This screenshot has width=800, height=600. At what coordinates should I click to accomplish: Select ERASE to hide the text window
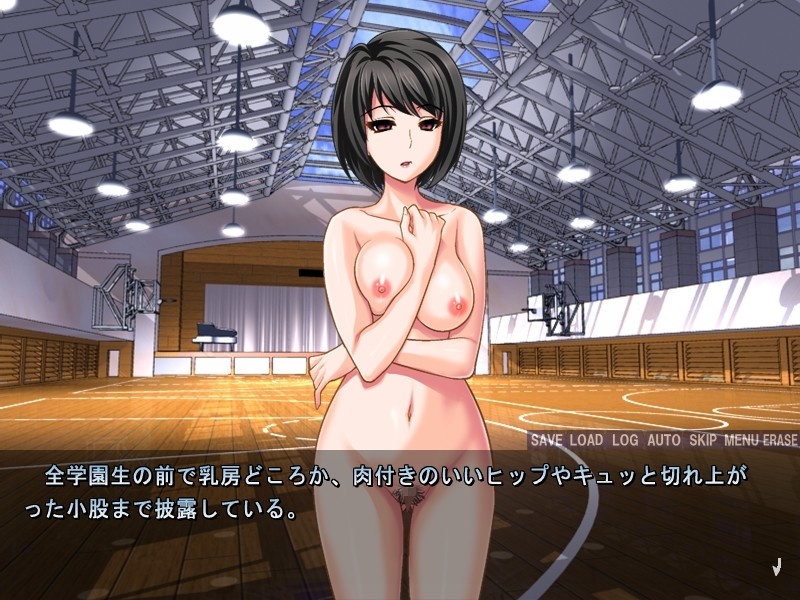tap(780, 440)
